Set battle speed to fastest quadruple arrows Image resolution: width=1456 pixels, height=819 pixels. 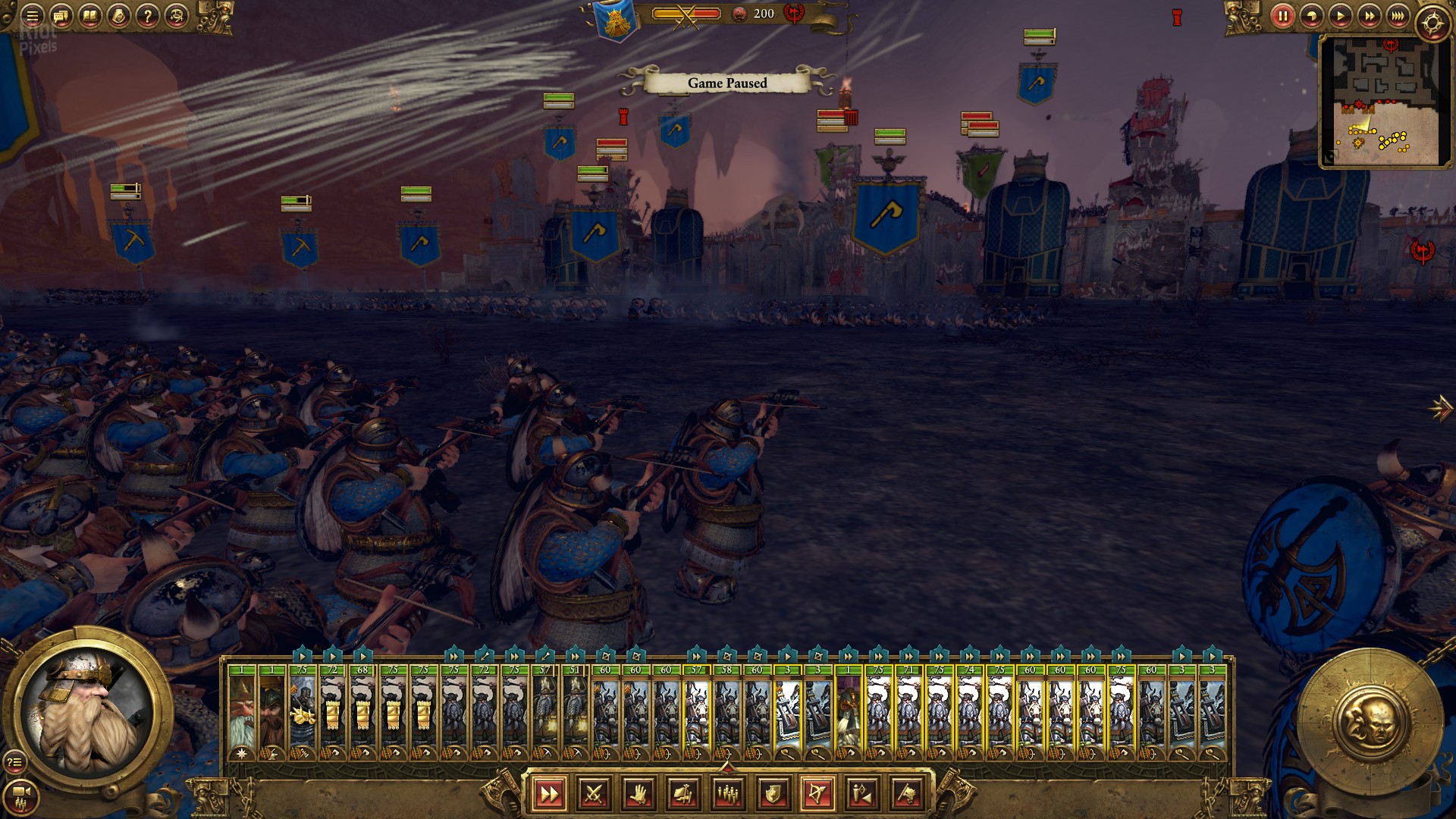(1398, 16)
